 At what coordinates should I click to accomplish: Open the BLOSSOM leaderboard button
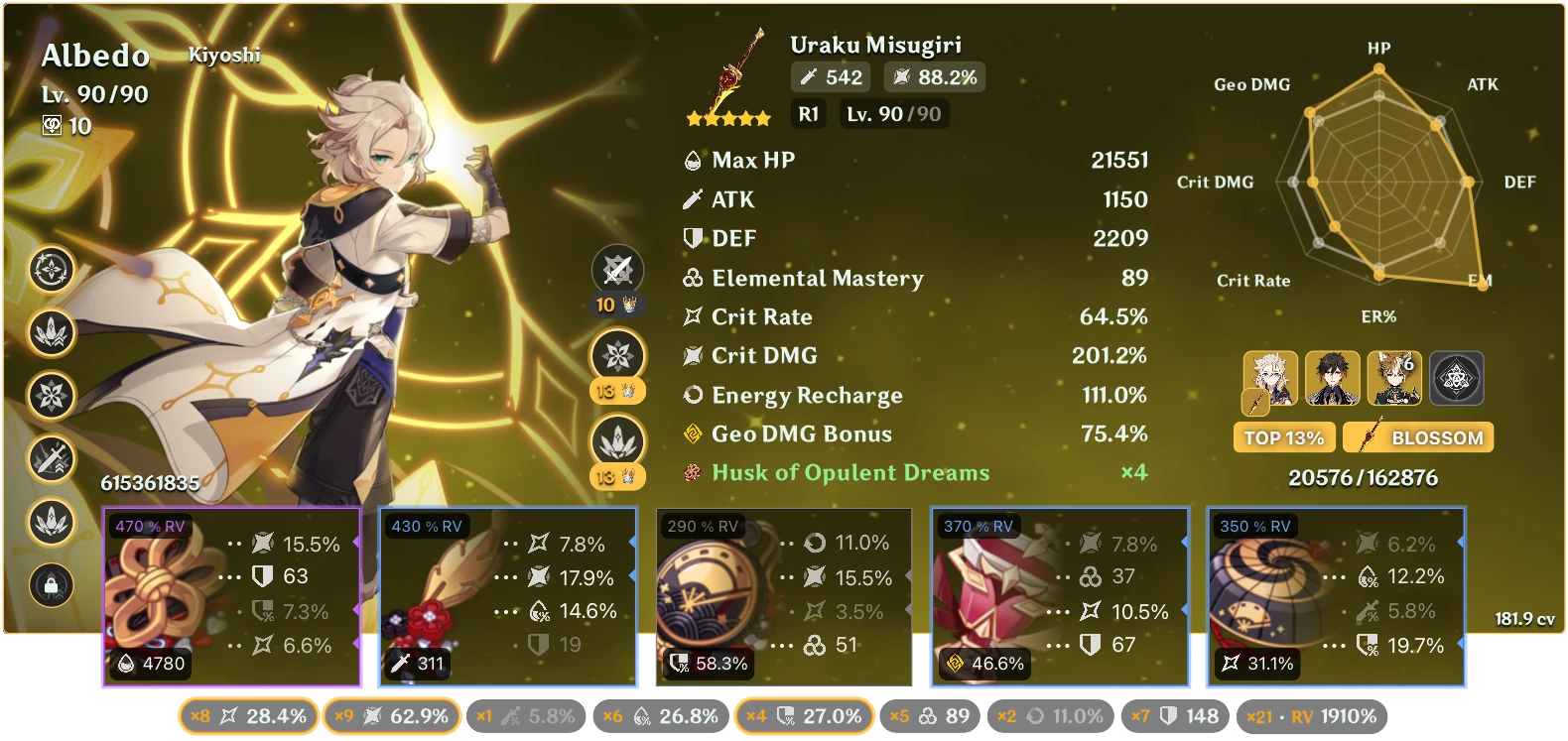point(1417,436)
